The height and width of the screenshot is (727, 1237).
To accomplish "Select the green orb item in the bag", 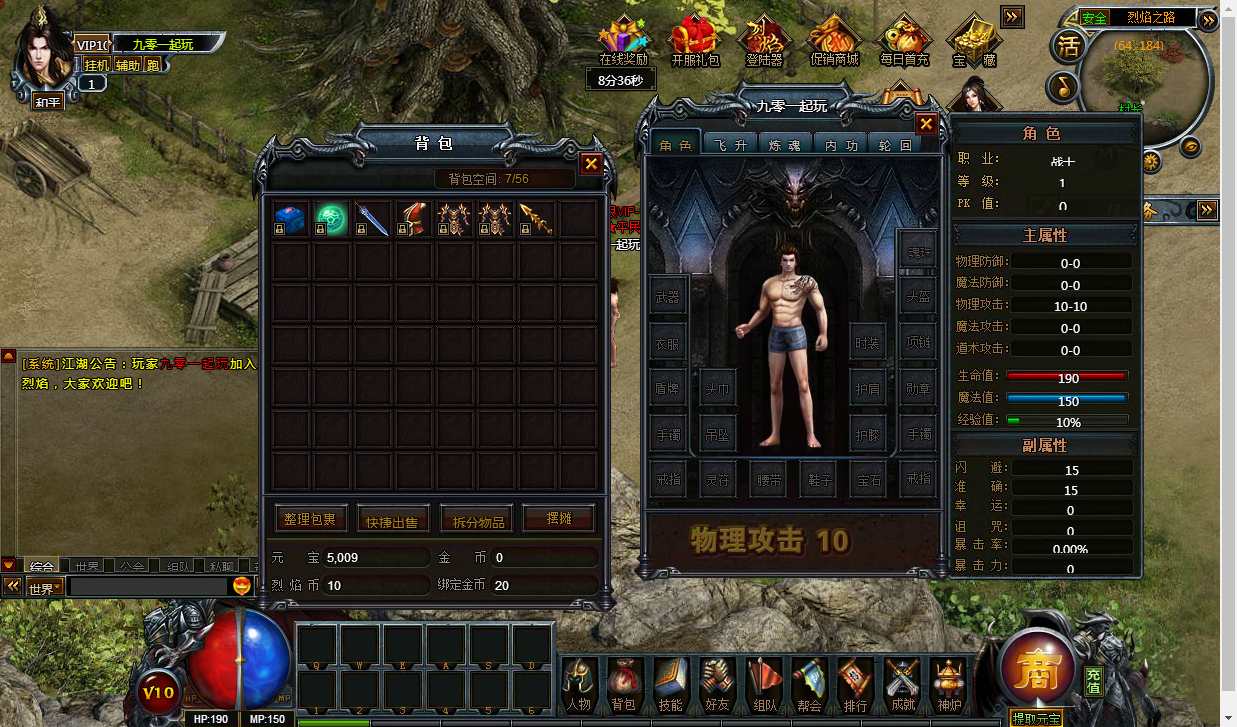I will pos(331,219).
